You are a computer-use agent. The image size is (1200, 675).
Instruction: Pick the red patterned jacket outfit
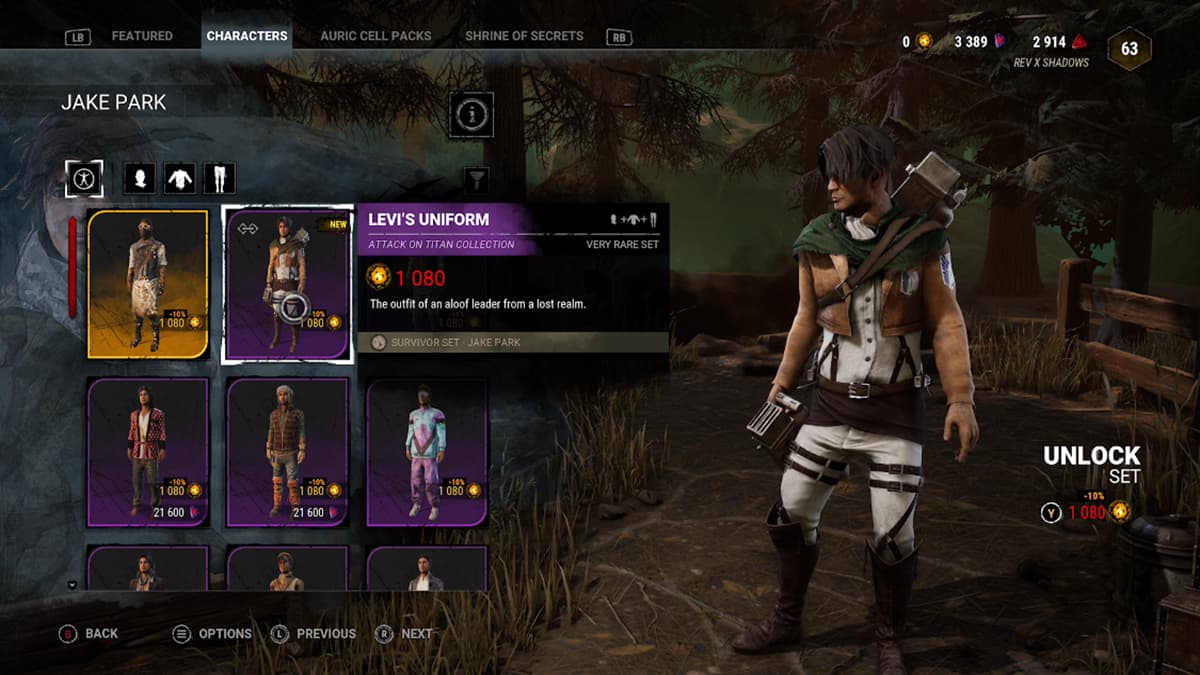[147, 452]
